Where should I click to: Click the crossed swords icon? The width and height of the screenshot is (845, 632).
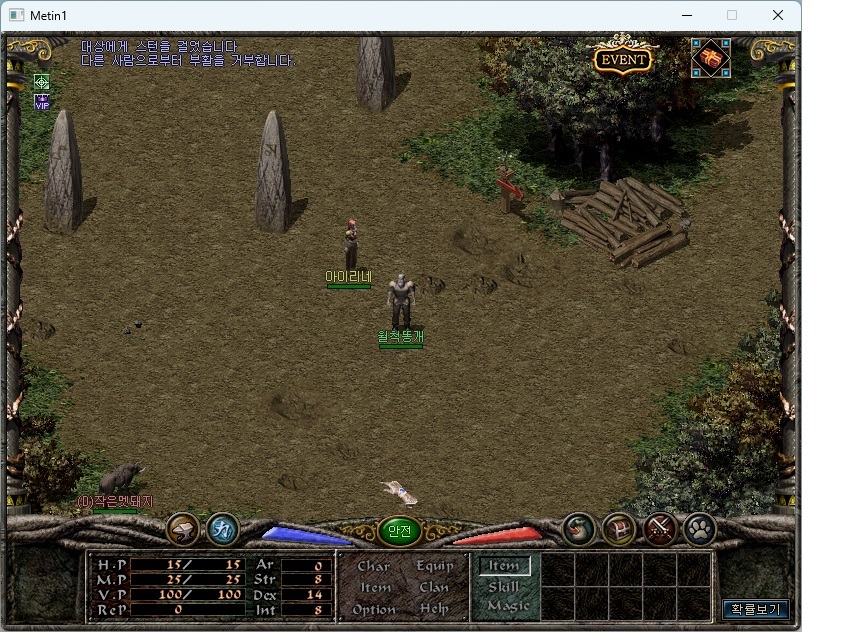tap(660, 528)
